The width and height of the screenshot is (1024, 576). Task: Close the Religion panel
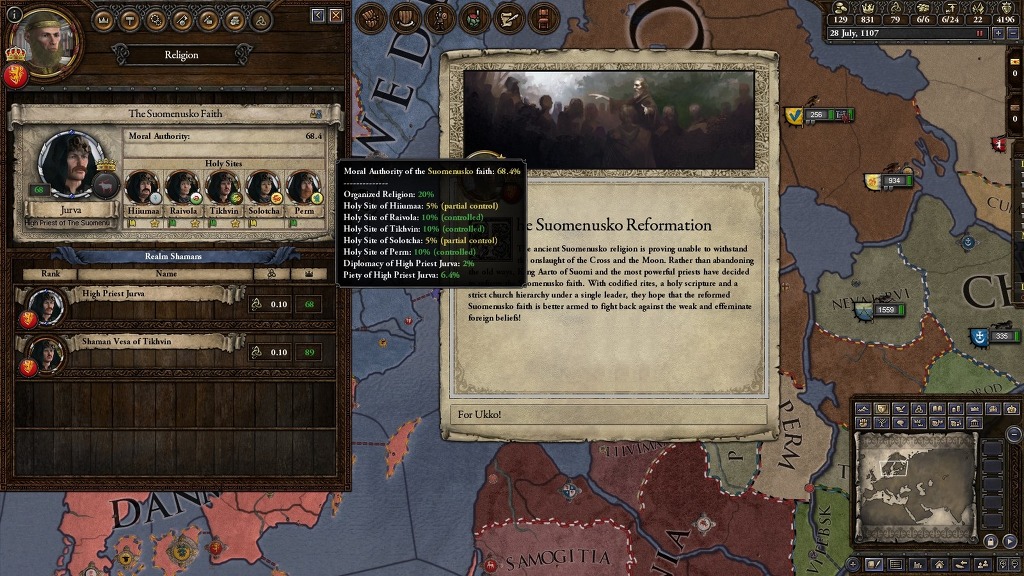(x=336, y=16)
